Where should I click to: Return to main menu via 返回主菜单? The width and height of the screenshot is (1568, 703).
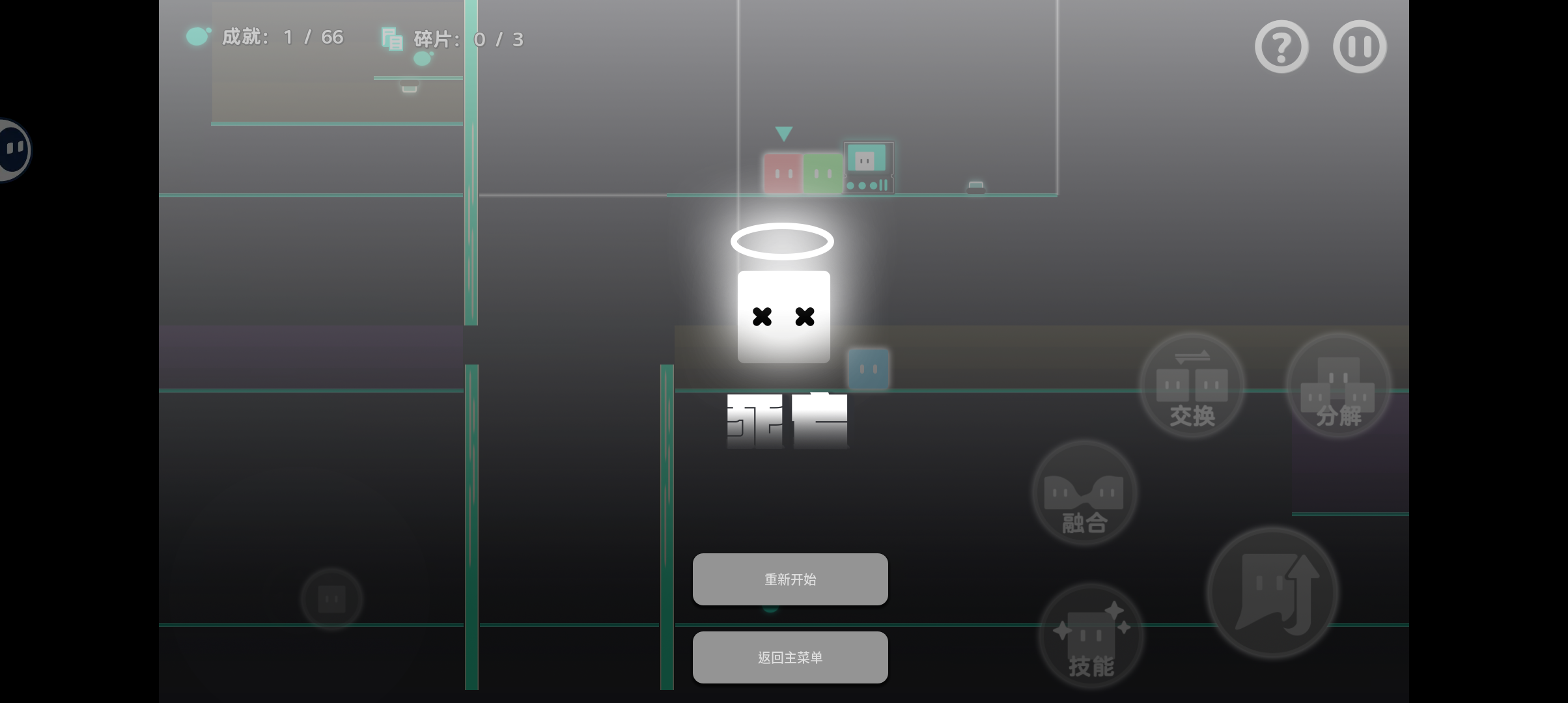click(x=790, y=657)
